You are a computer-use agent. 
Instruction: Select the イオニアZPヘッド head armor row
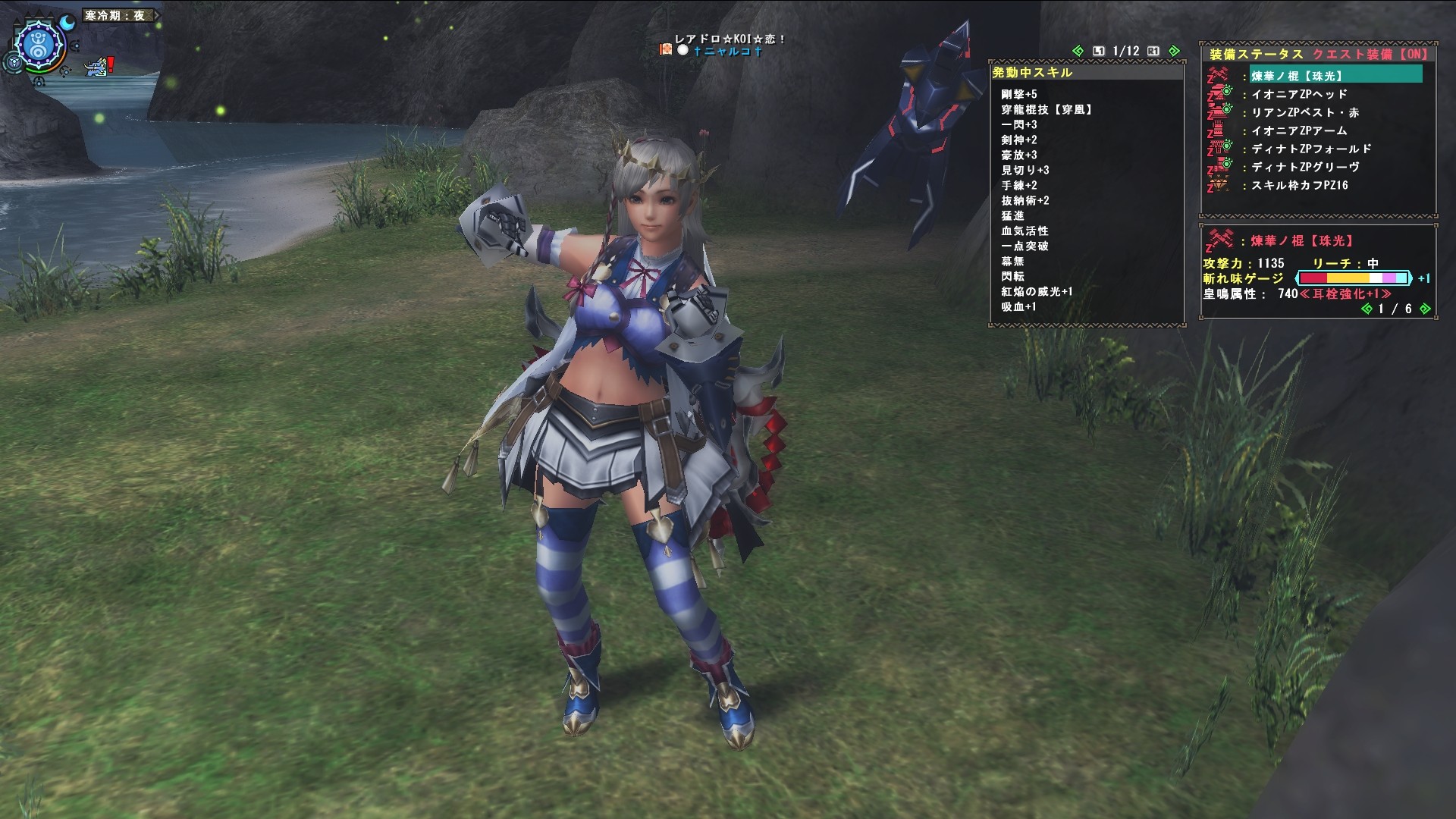pos(1299,94)
